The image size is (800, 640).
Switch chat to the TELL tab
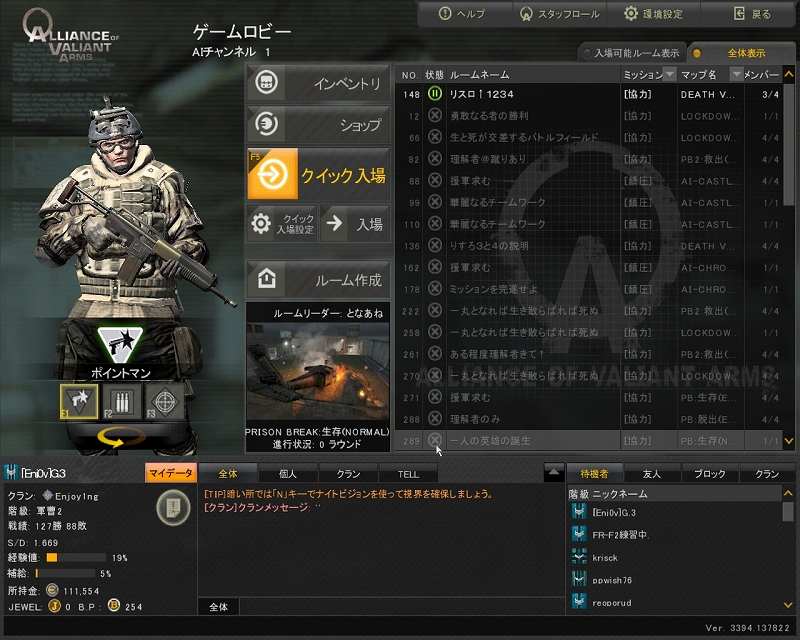point(408,473)
